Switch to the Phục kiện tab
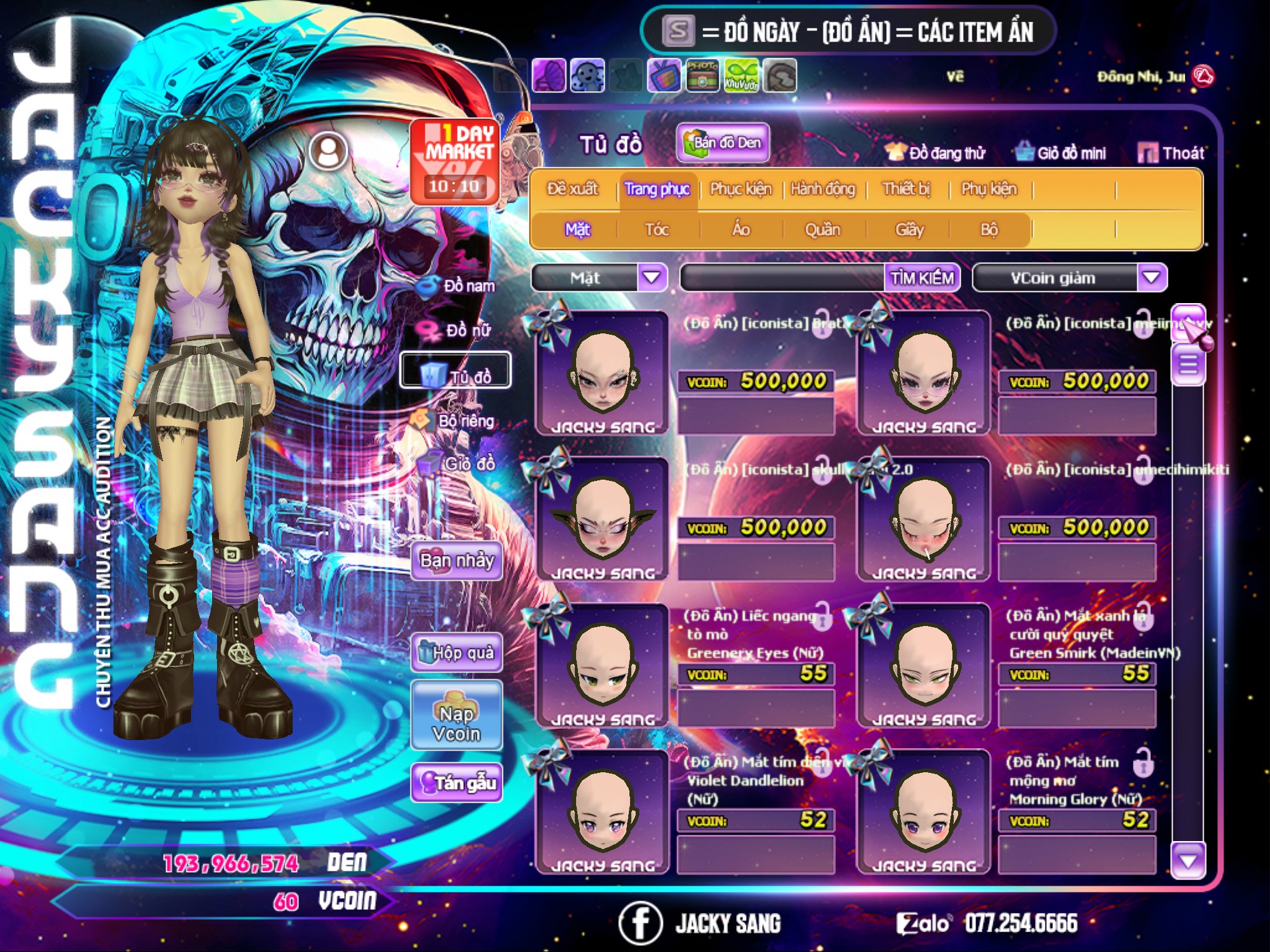Viewport: 1270px width, 952px height. (740, 189)
